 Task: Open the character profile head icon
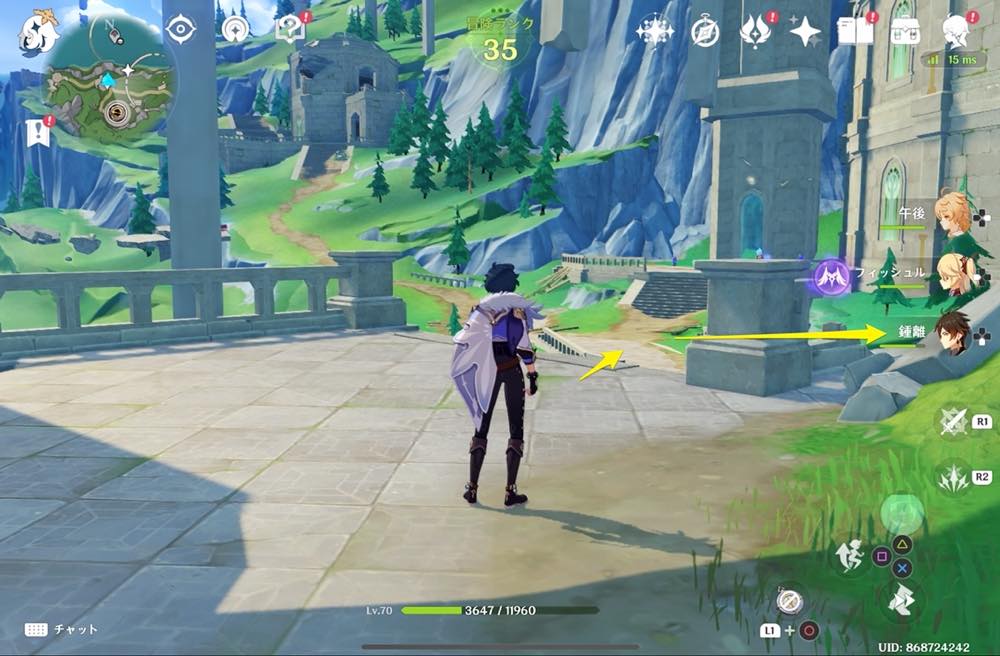coord(958,30)
